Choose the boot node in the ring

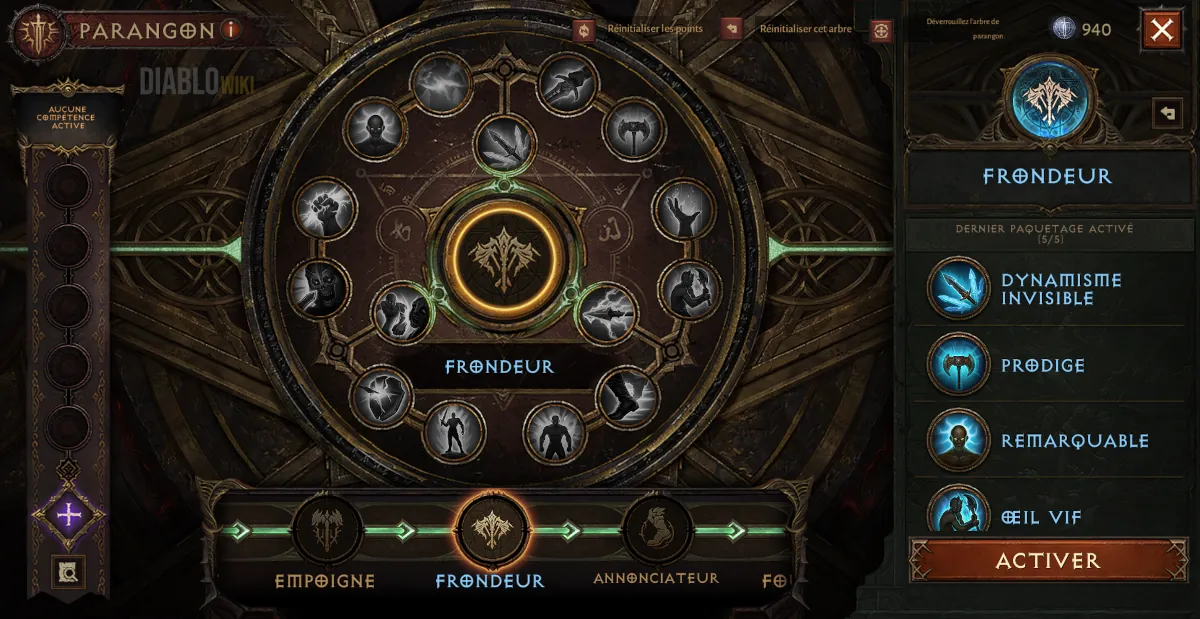tap(627, 397)
